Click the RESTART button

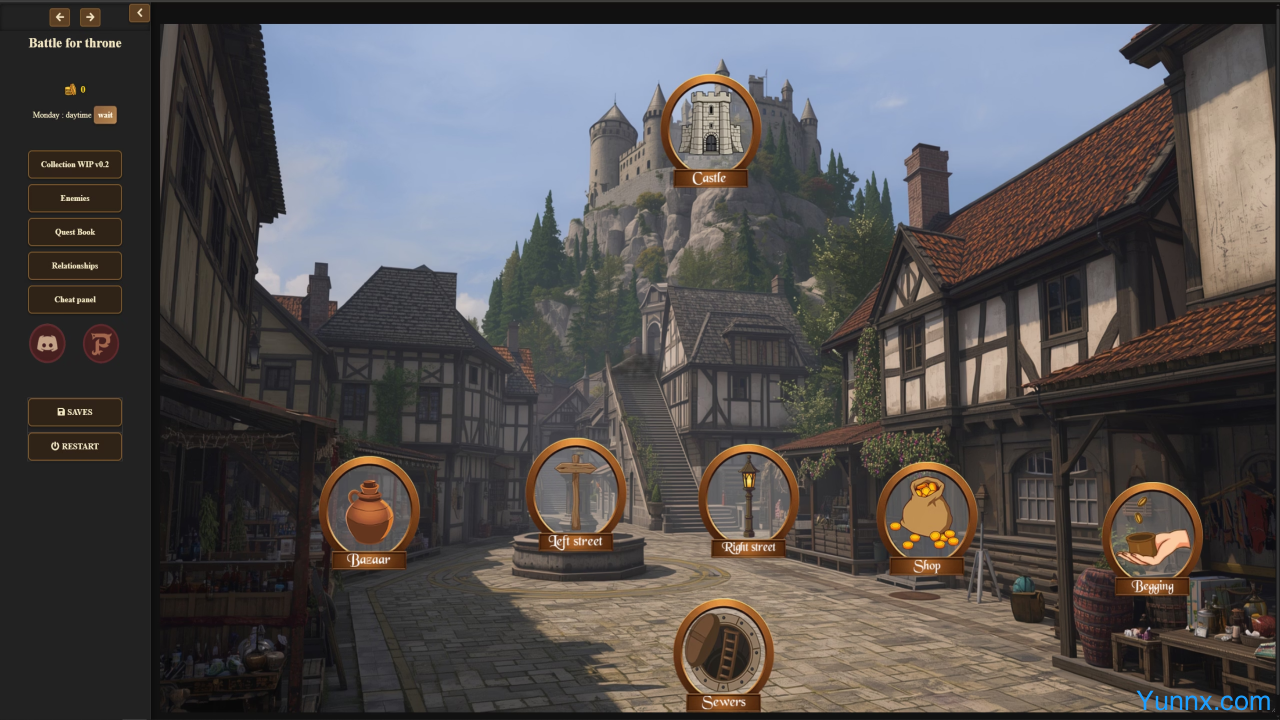coord(75,446)
